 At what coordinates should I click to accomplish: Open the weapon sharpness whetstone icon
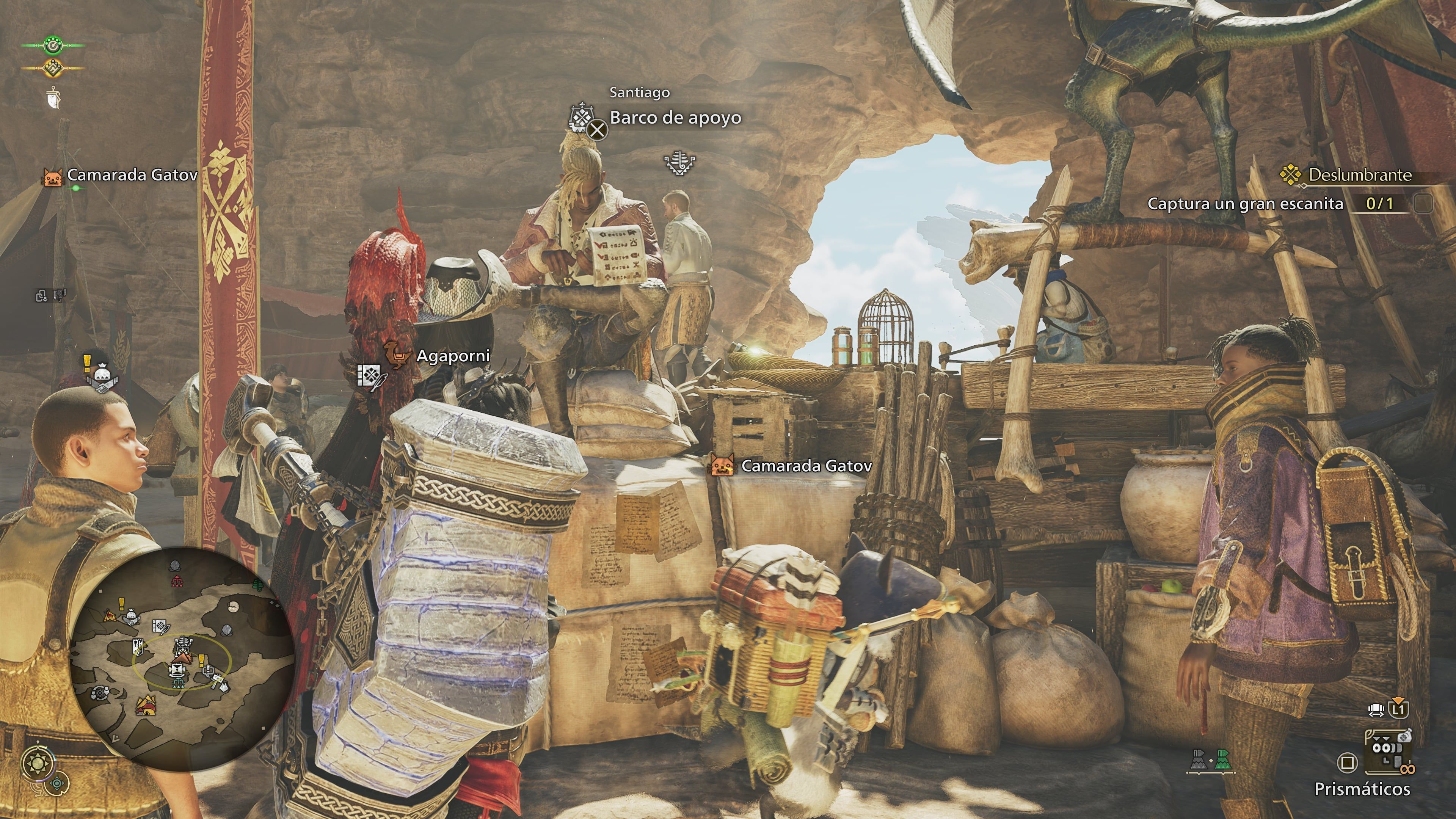[x=54, y=99]
